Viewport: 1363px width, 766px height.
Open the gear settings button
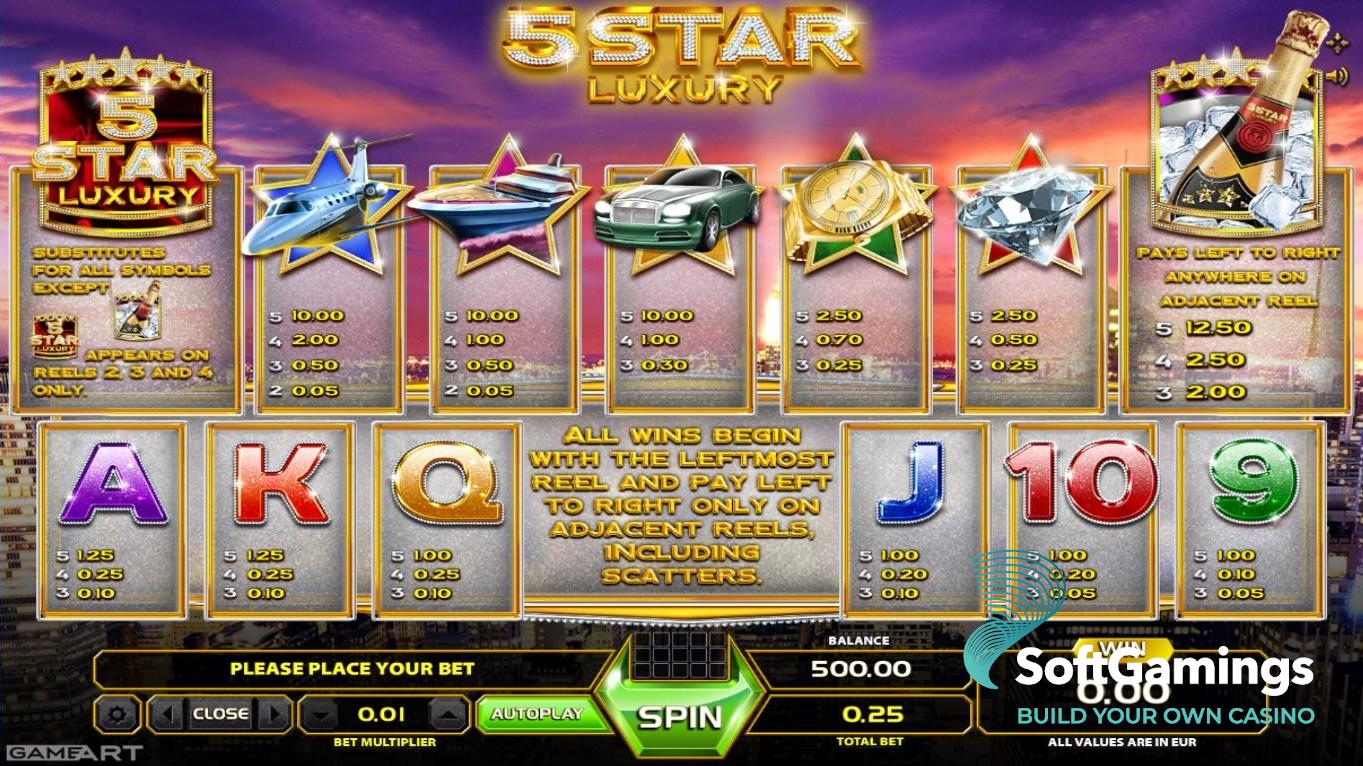click(118, 714)
